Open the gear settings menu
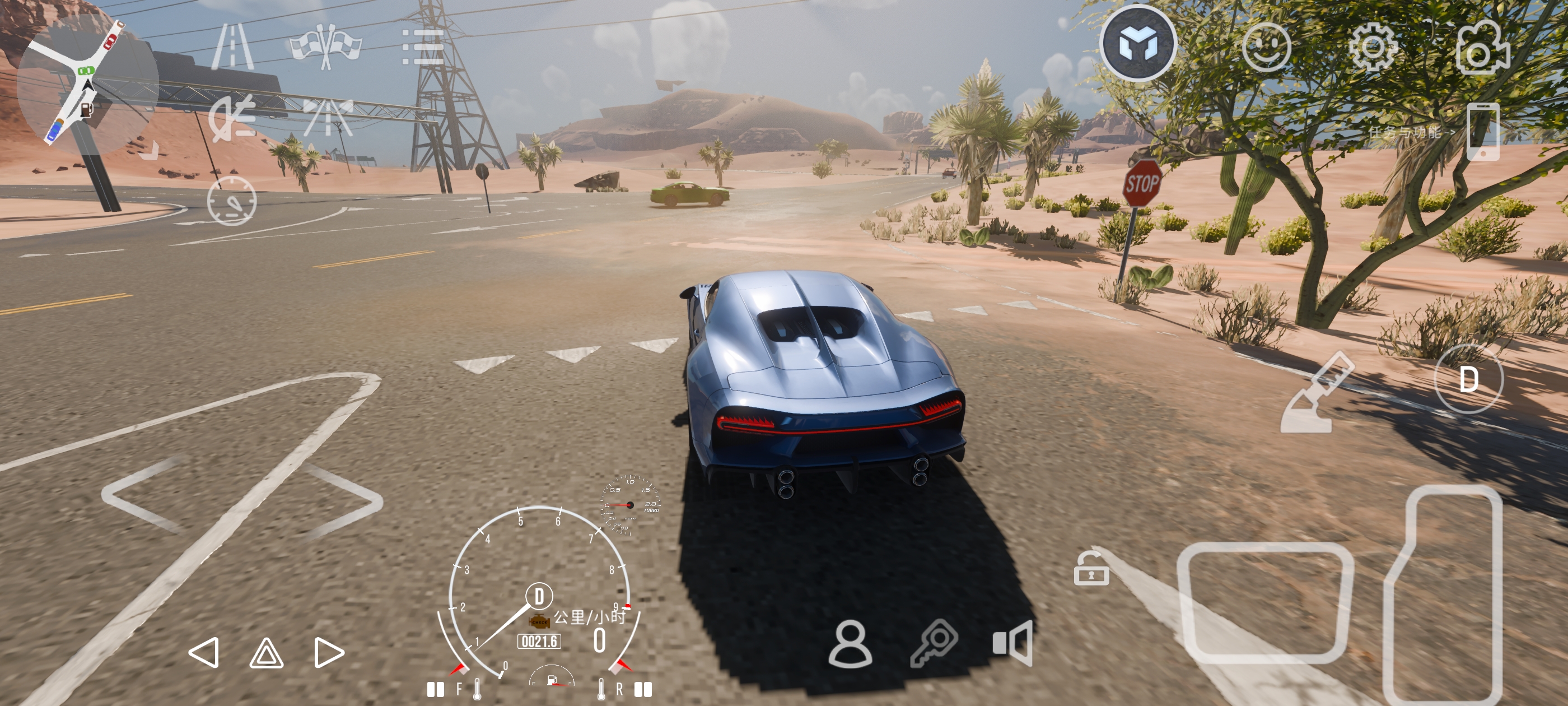 (1373, 47)
